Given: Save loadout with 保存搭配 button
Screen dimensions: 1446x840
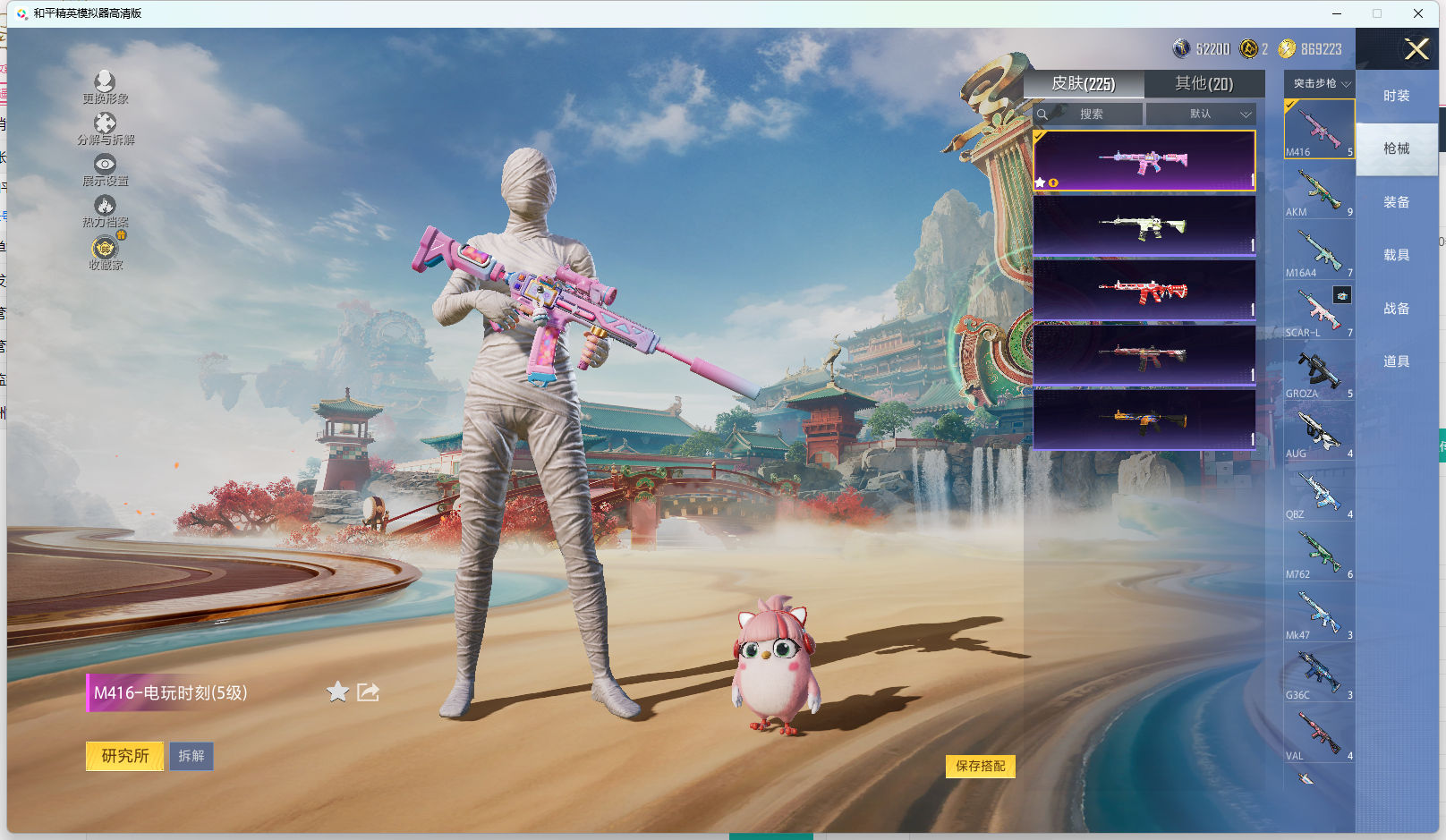Looking at the screenshot, I should [980, 766].
